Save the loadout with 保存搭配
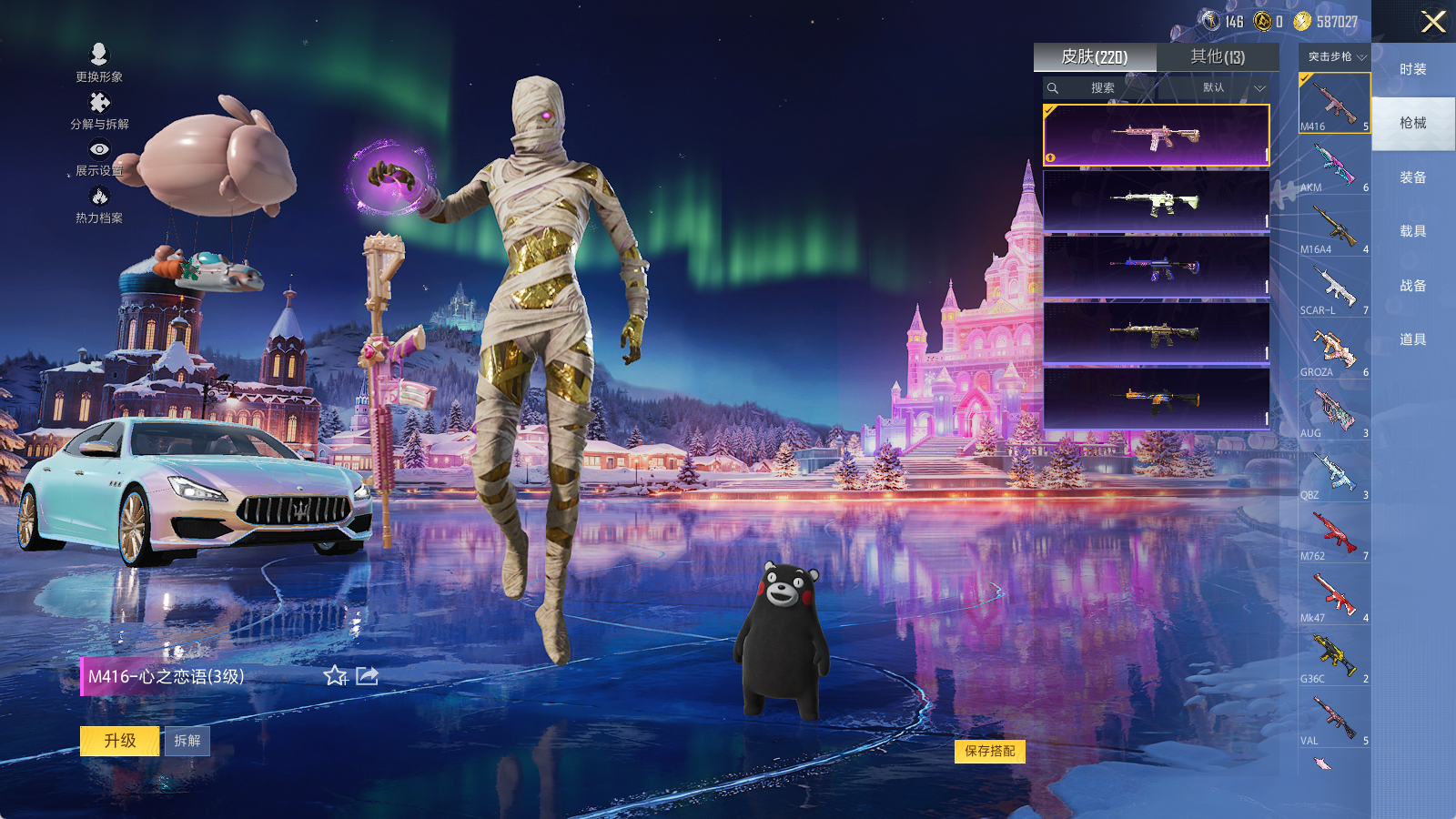 (x=990, y=751)
